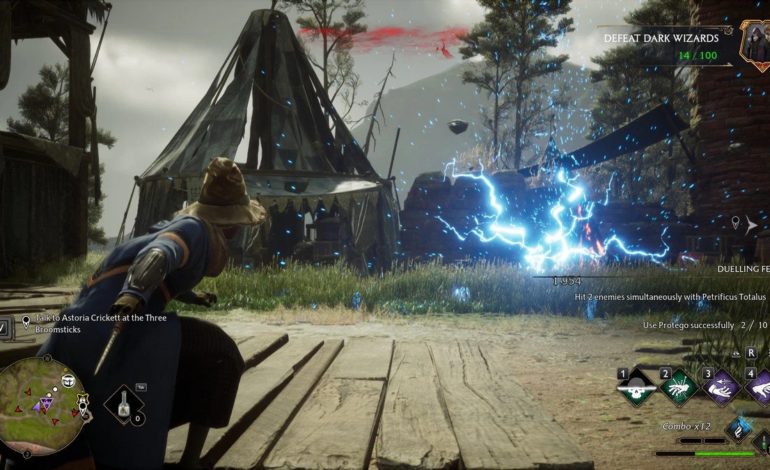View the Petrificus Totalus duelling feat
The height and width of the screenshot is (470, 770).
[672, 299]
